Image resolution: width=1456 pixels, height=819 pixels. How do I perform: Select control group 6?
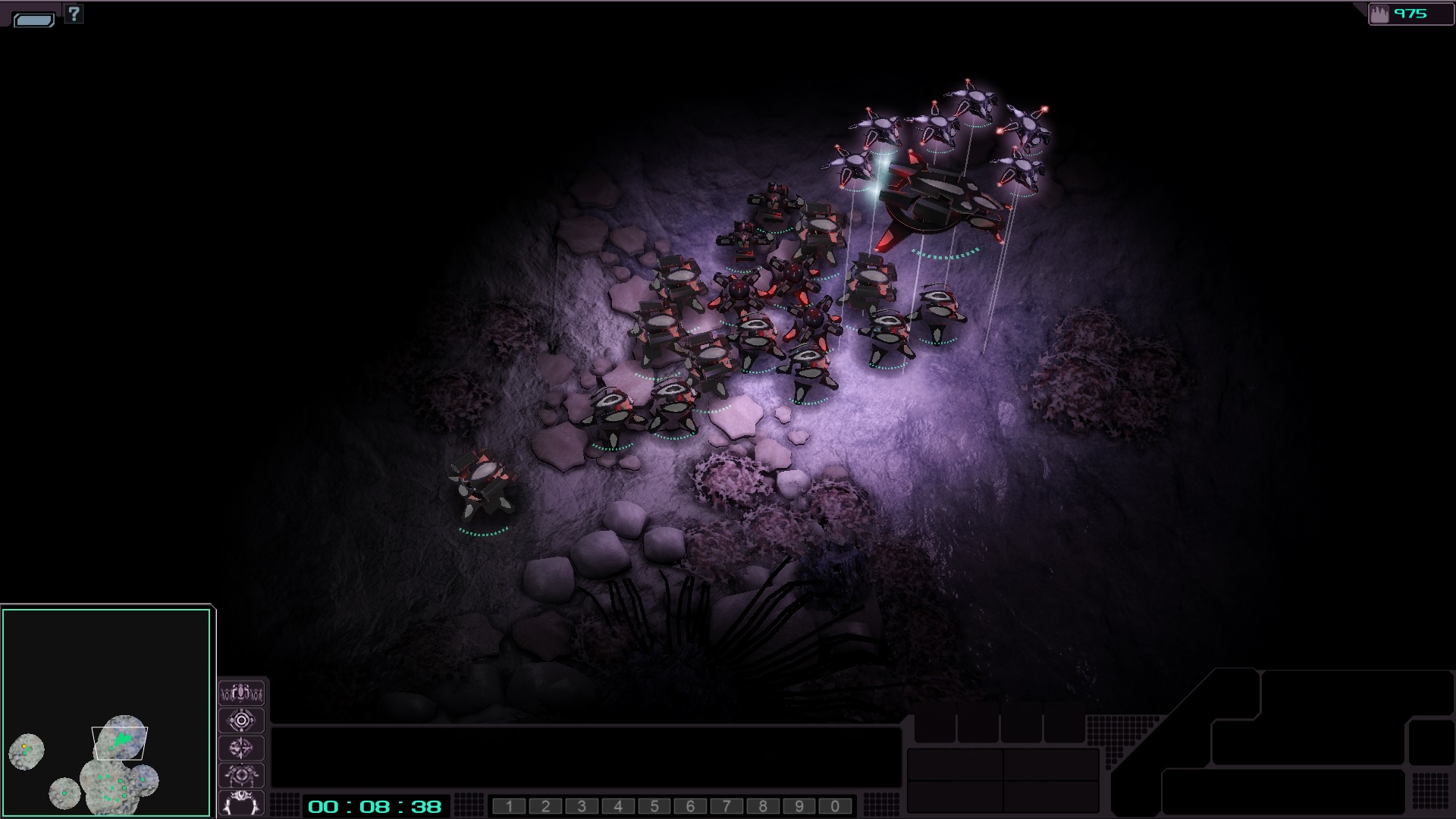[690, 806]
